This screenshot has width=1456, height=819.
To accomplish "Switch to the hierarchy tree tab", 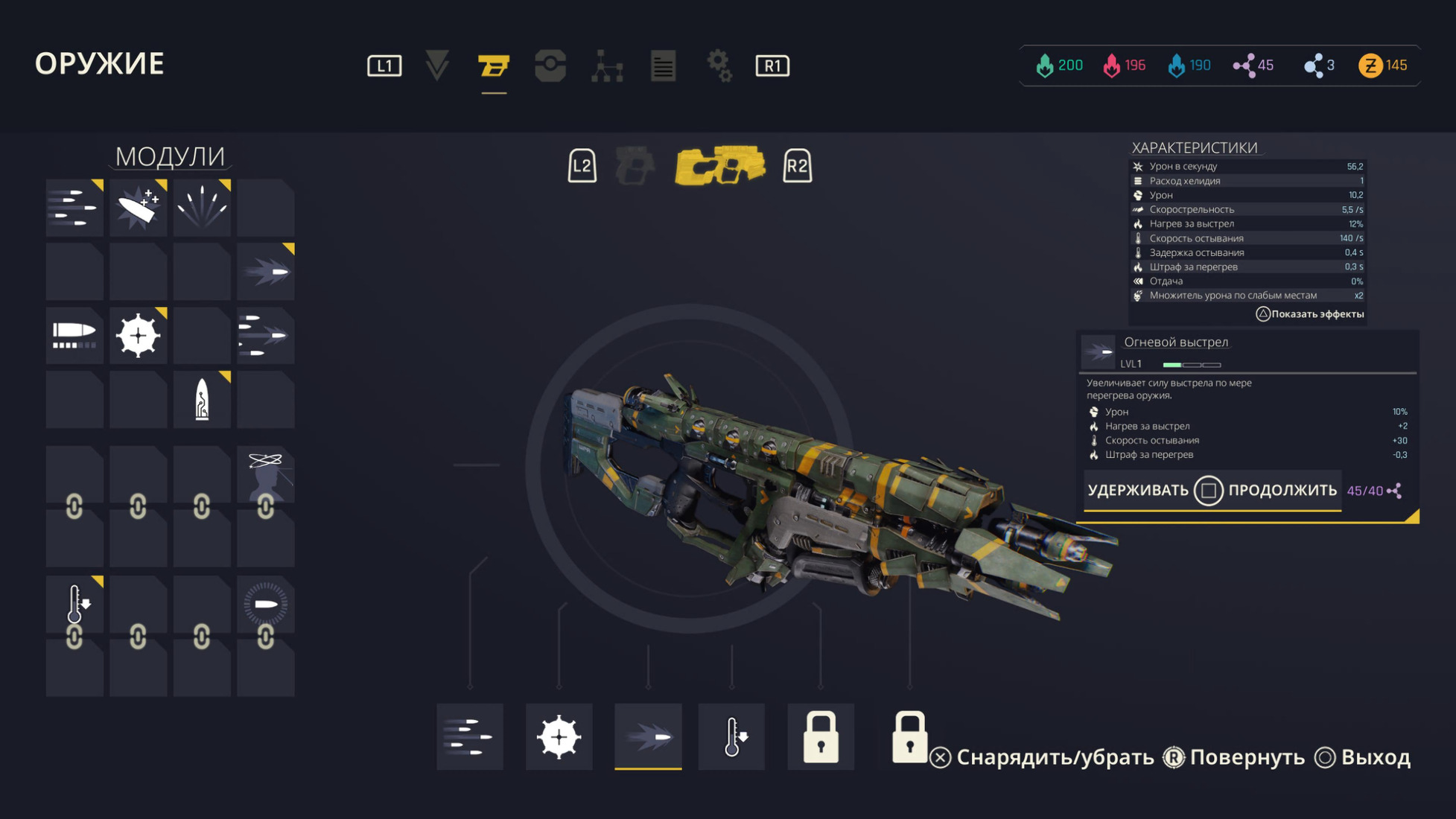I will click(607, 66).
